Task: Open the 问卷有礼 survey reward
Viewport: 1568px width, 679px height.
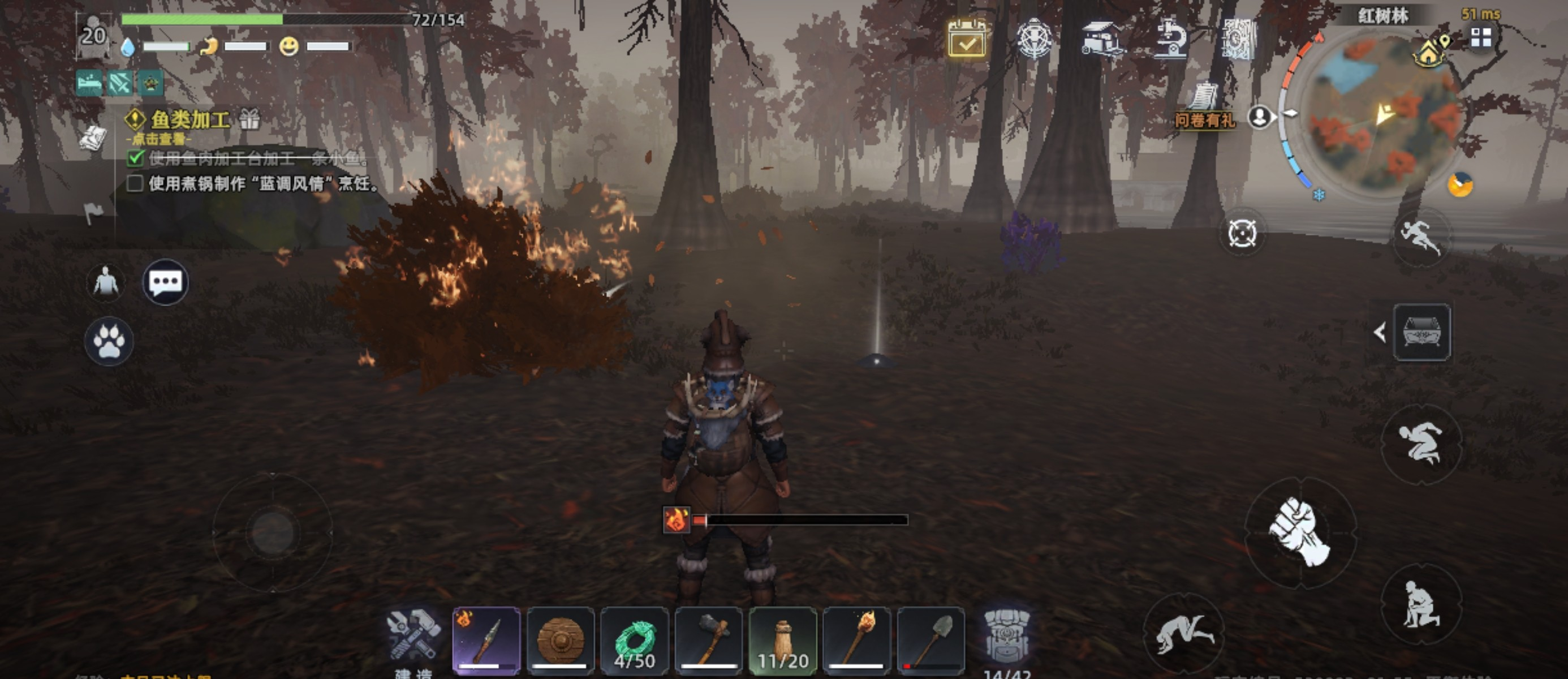Action: click(x=1205, y=107)
